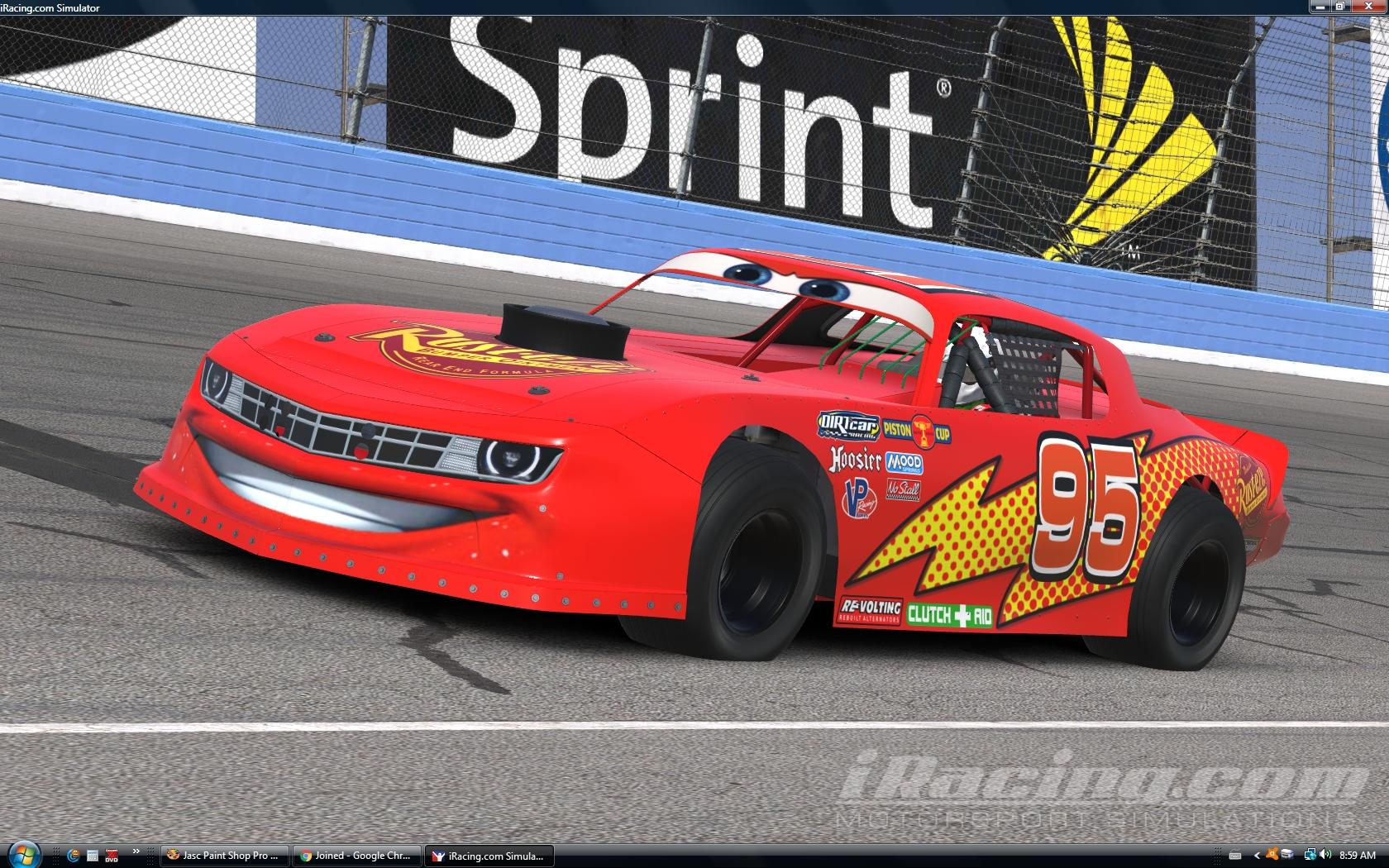1389x868 pixels.
Task: Click the Quick Launch toolbar grip handle
Action: [55, 856]
